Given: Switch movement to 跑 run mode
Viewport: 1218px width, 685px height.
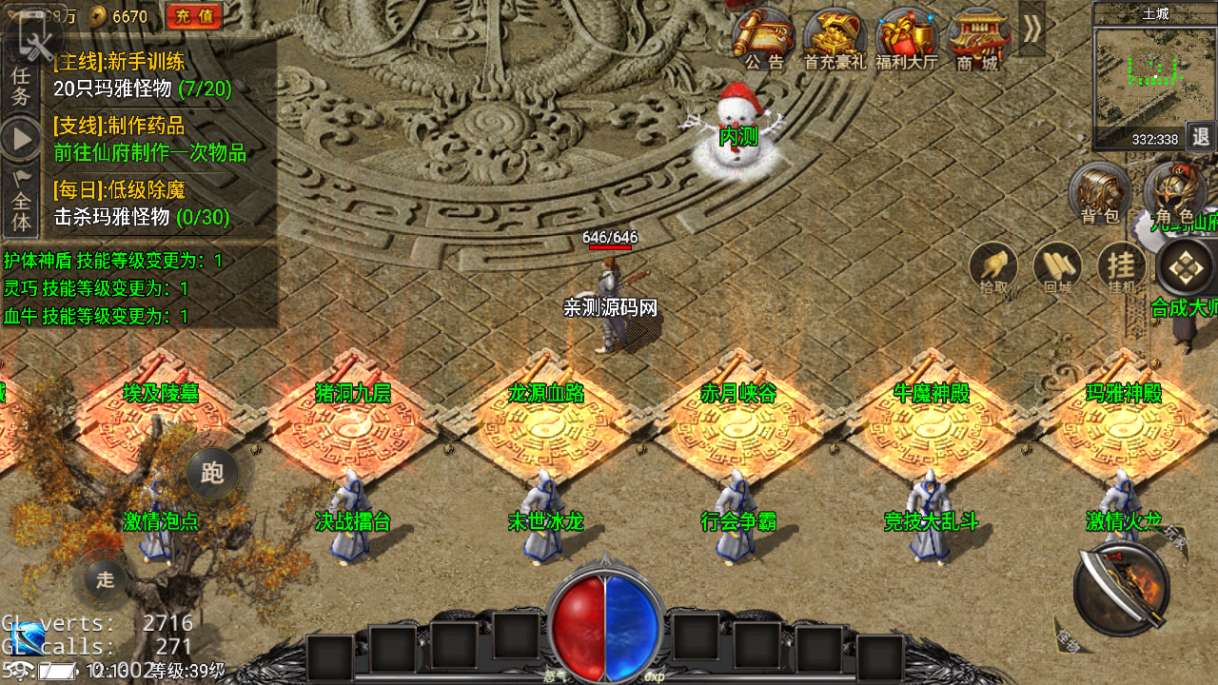Looking at the screenshot, I should coord(212,474).
